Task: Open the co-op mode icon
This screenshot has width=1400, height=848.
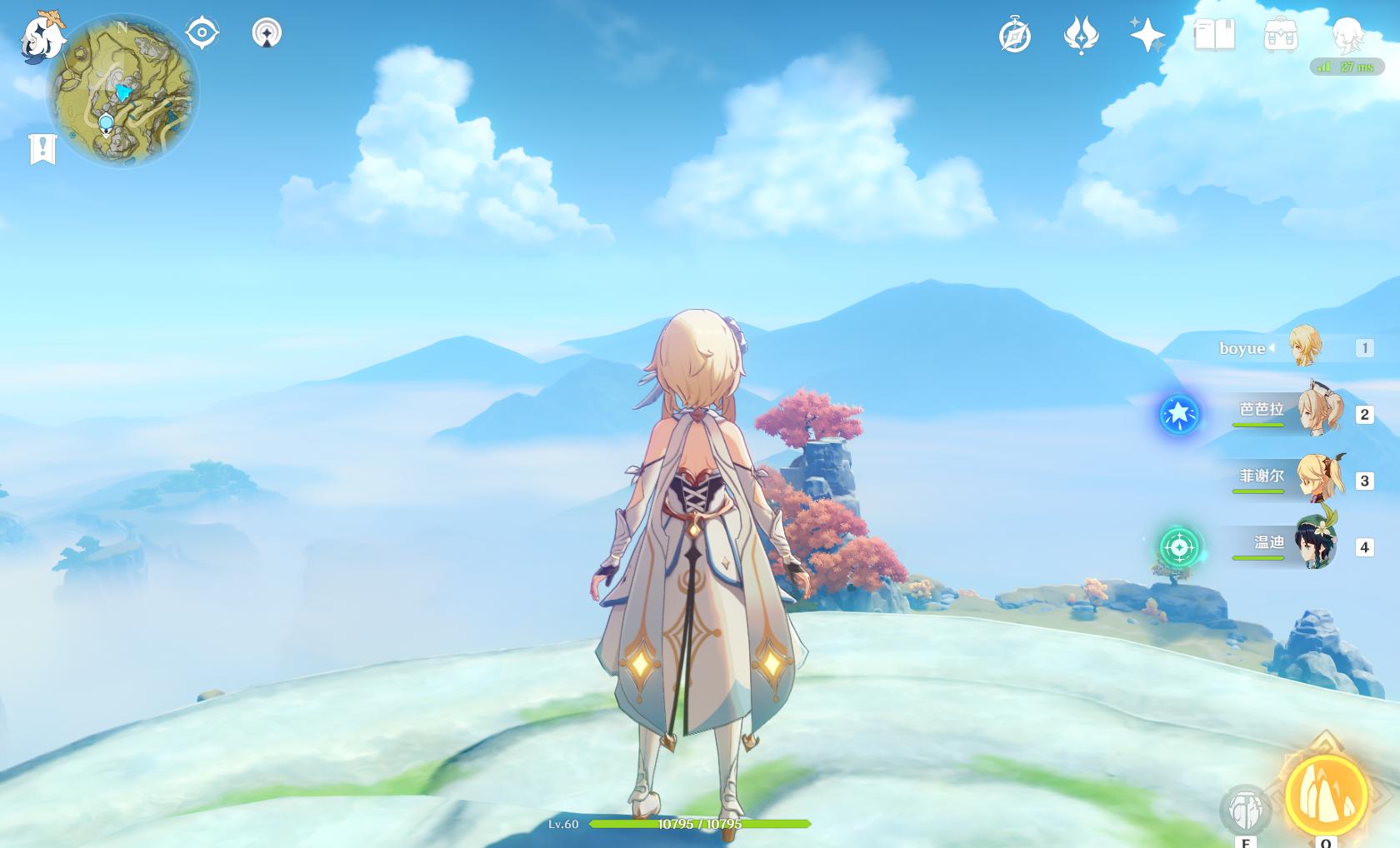Action: (x=267, y=33)
